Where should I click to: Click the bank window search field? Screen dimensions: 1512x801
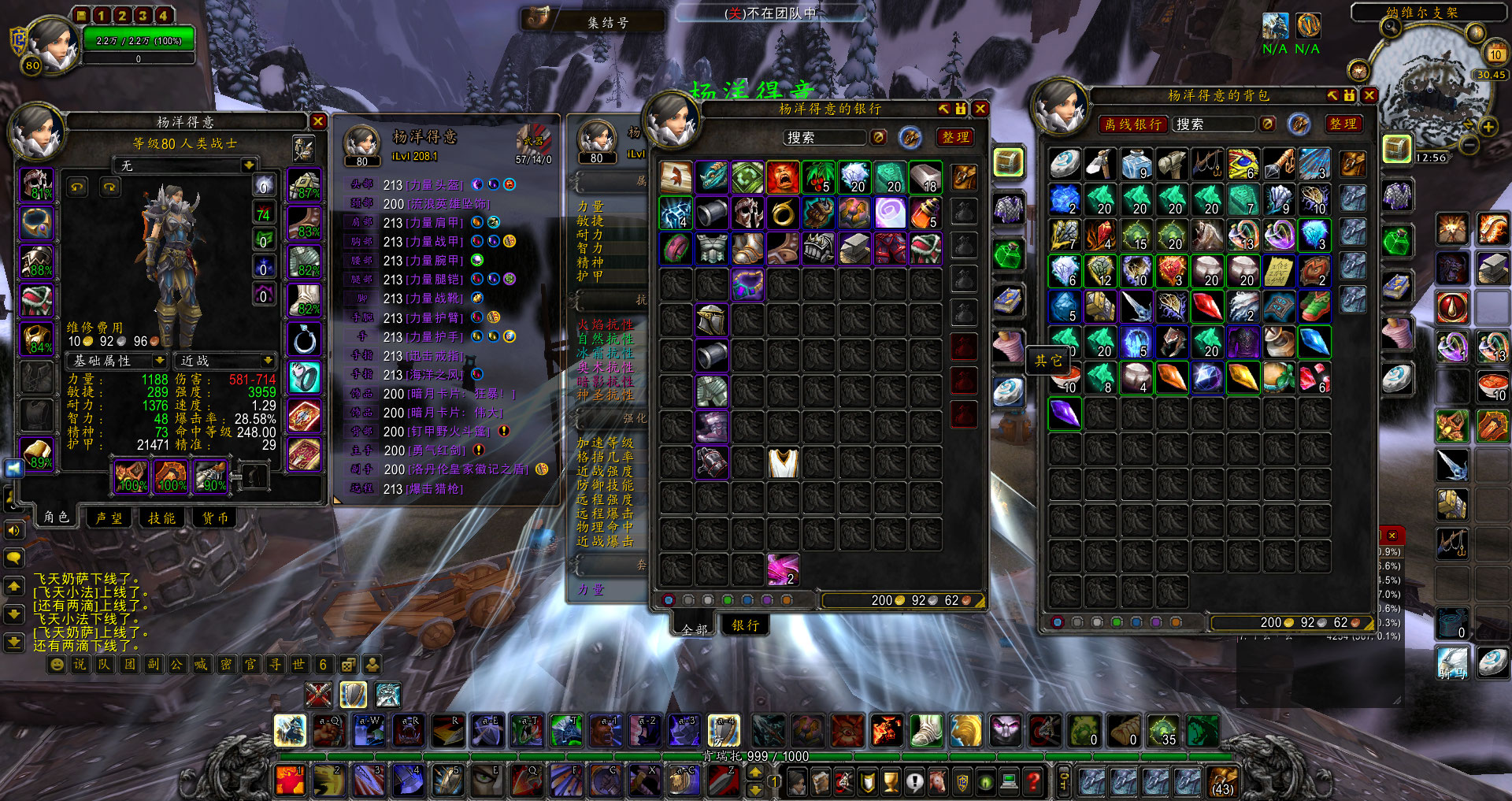point(824,138)
